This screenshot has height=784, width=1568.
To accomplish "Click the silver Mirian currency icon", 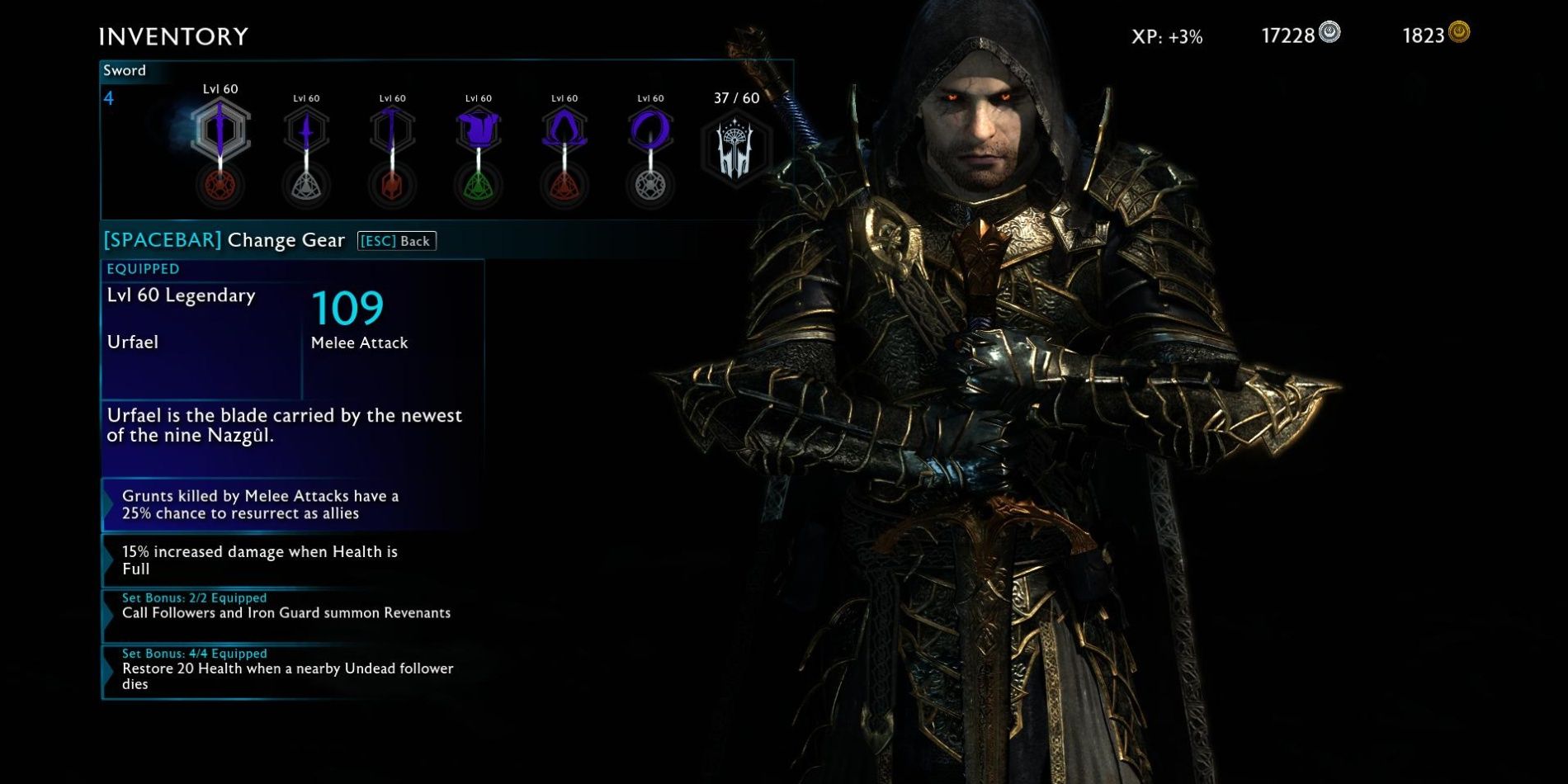I will tap(1329, 31).
